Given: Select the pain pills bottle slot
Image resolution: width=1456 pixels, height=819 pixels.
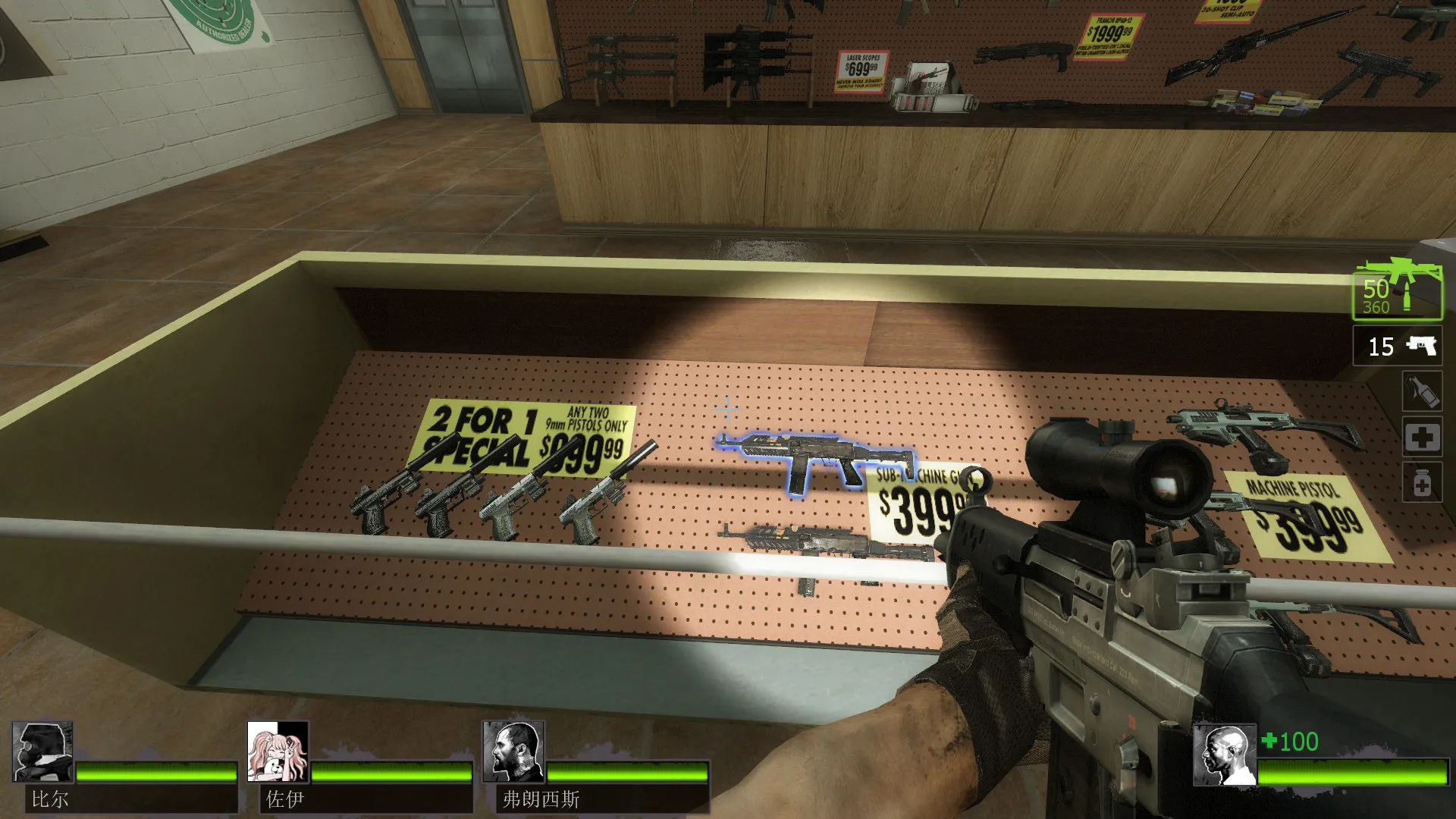Looking at the screenshot, I should [1421, 484].
